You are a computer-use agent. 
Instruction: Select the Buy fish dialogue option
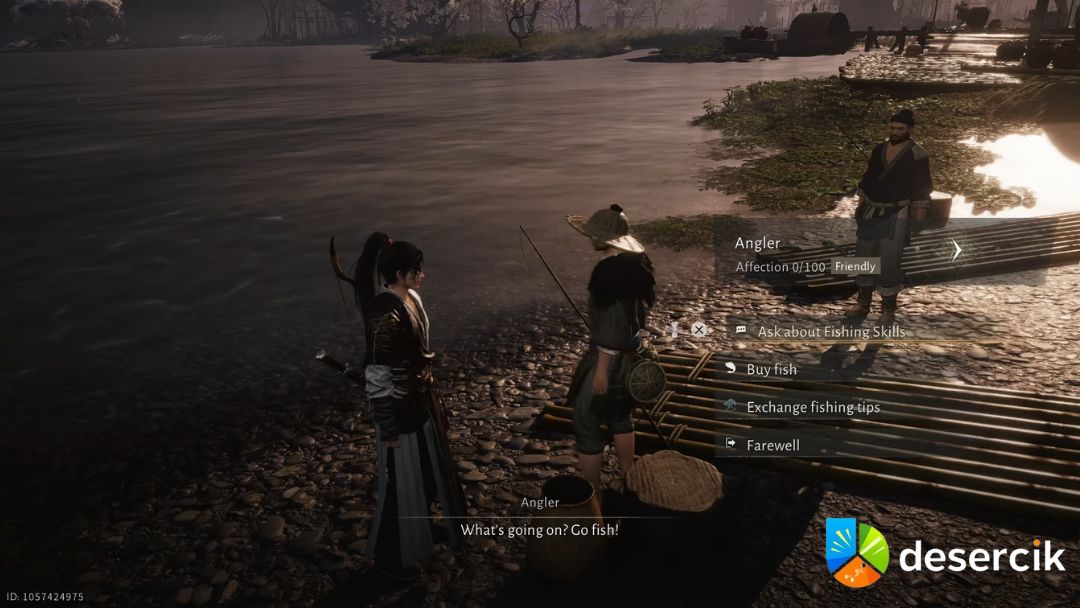click(771, 369)
